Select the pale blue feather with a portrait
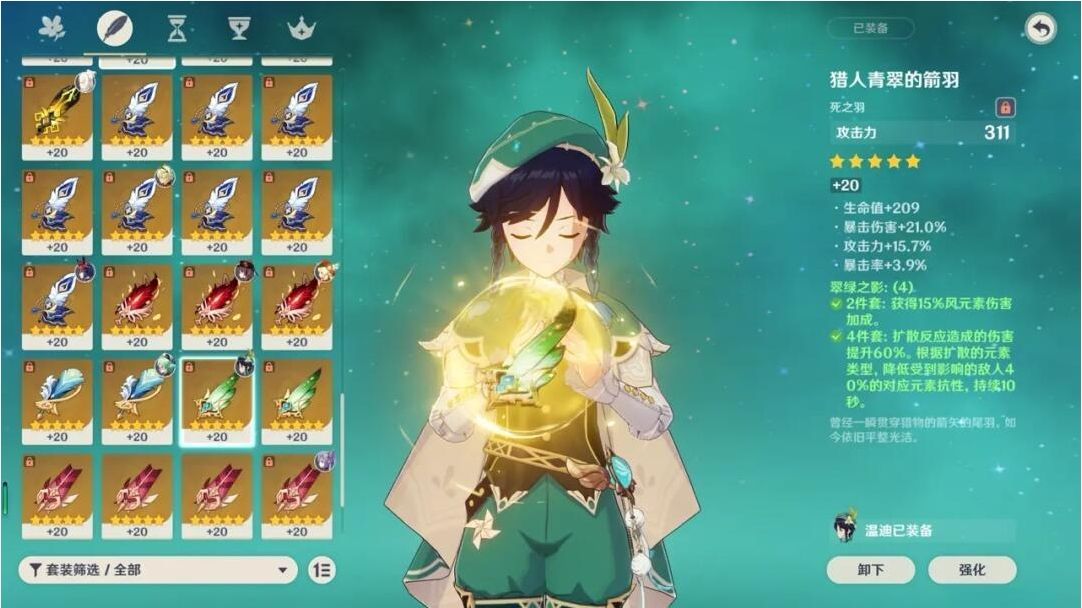 coord(137,400)
